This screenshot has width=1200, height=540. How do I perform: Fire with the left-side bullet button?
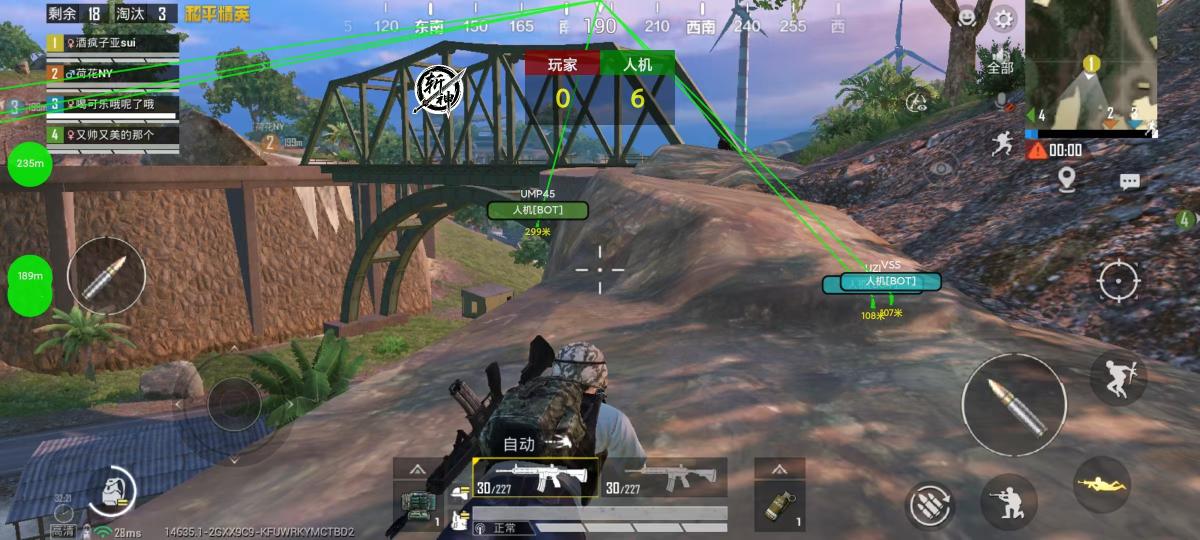105,277
